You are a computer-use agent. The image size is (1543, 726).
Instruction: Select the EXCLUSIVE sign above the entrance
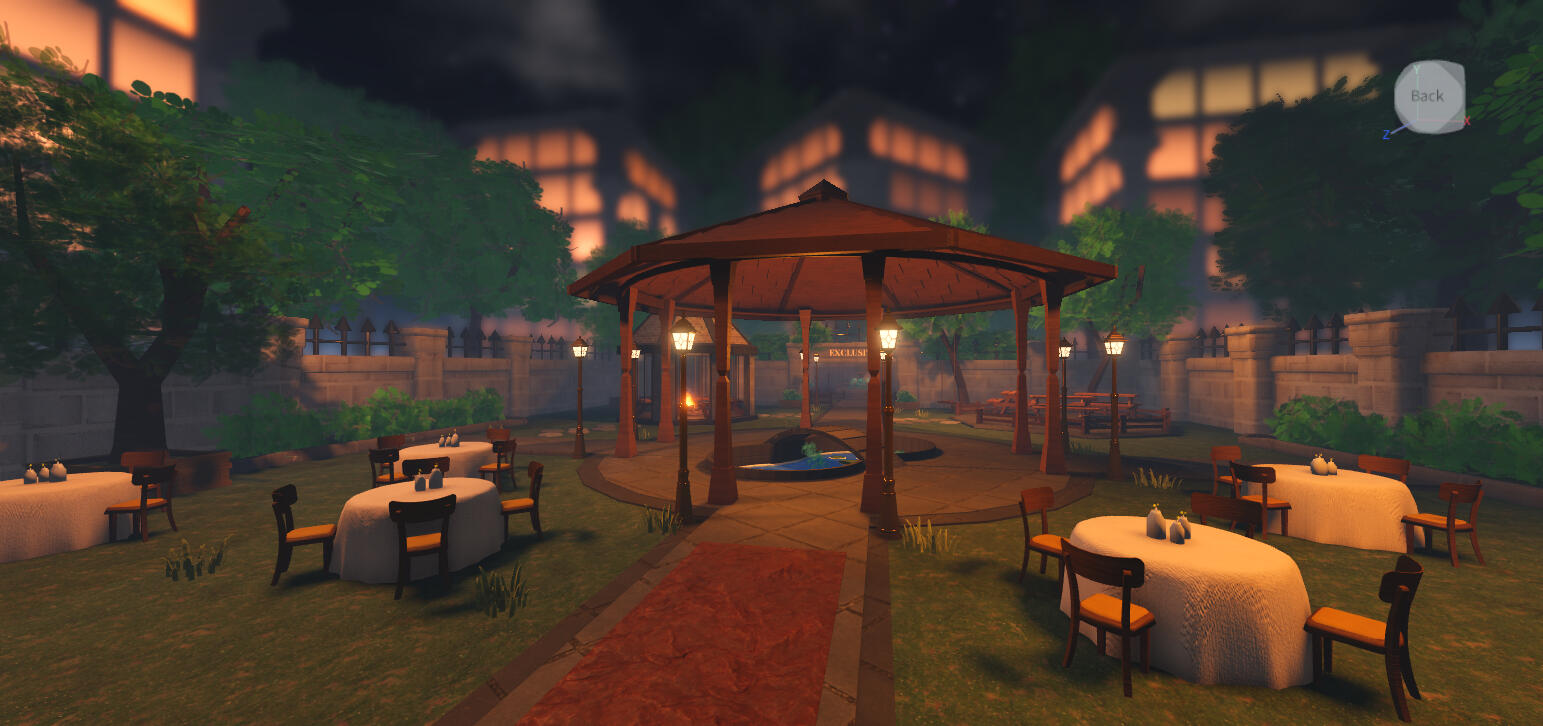845,352
